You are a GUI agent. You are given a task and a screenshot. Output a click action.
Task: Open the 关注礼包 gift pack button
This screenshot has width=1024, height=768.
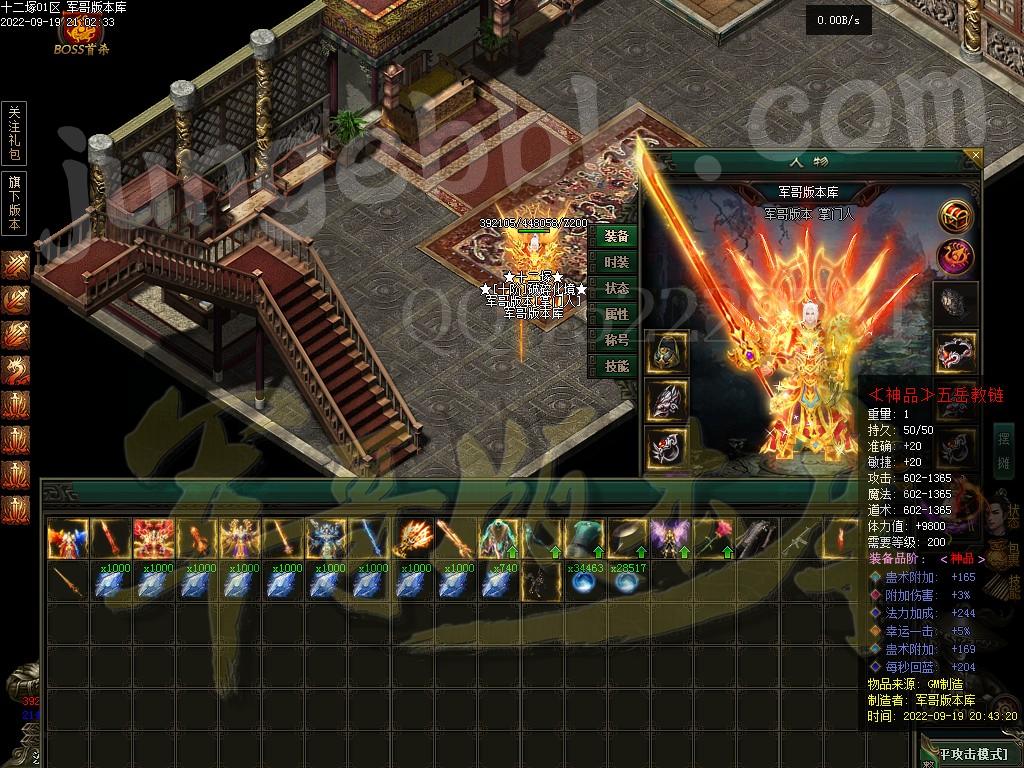pyautogui.click(x=14, y=133)
